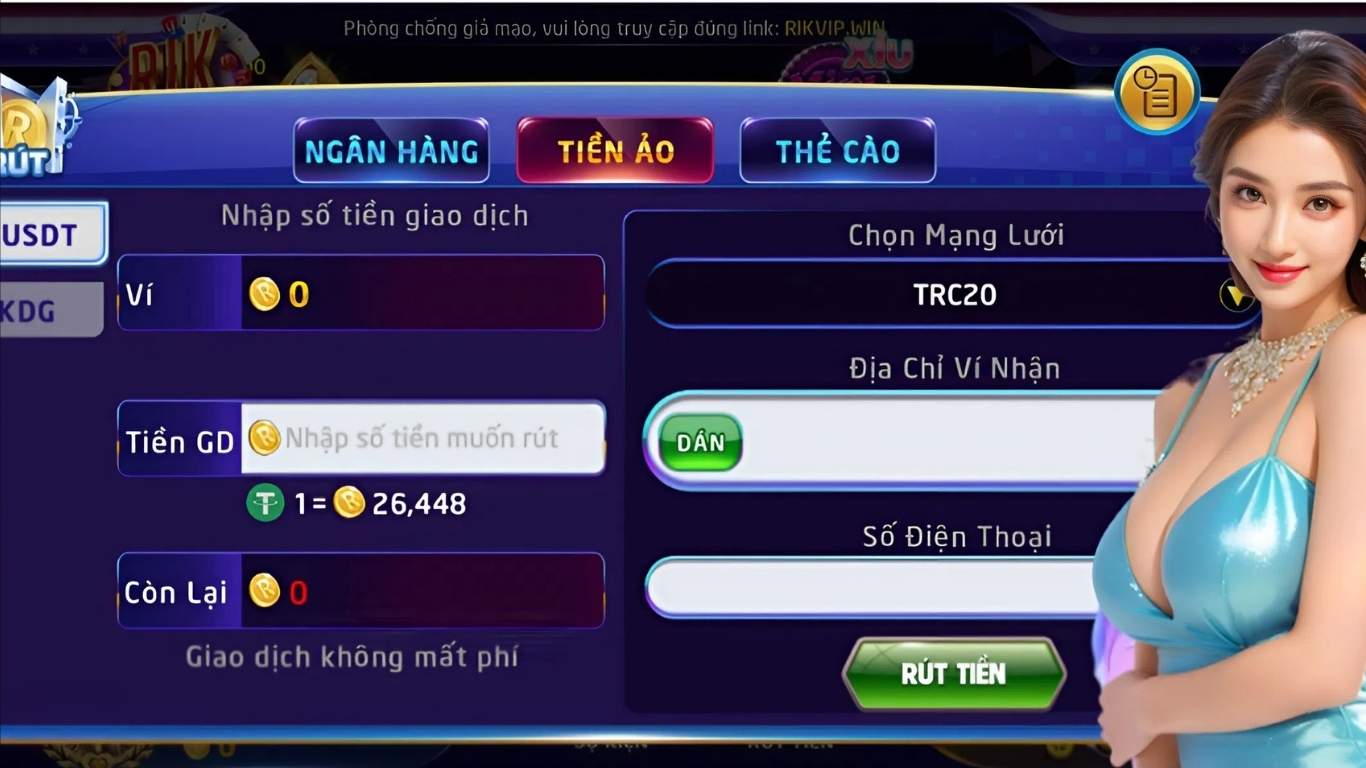
Task: Open the transaction history icon top right
Action: (1157, 90)
